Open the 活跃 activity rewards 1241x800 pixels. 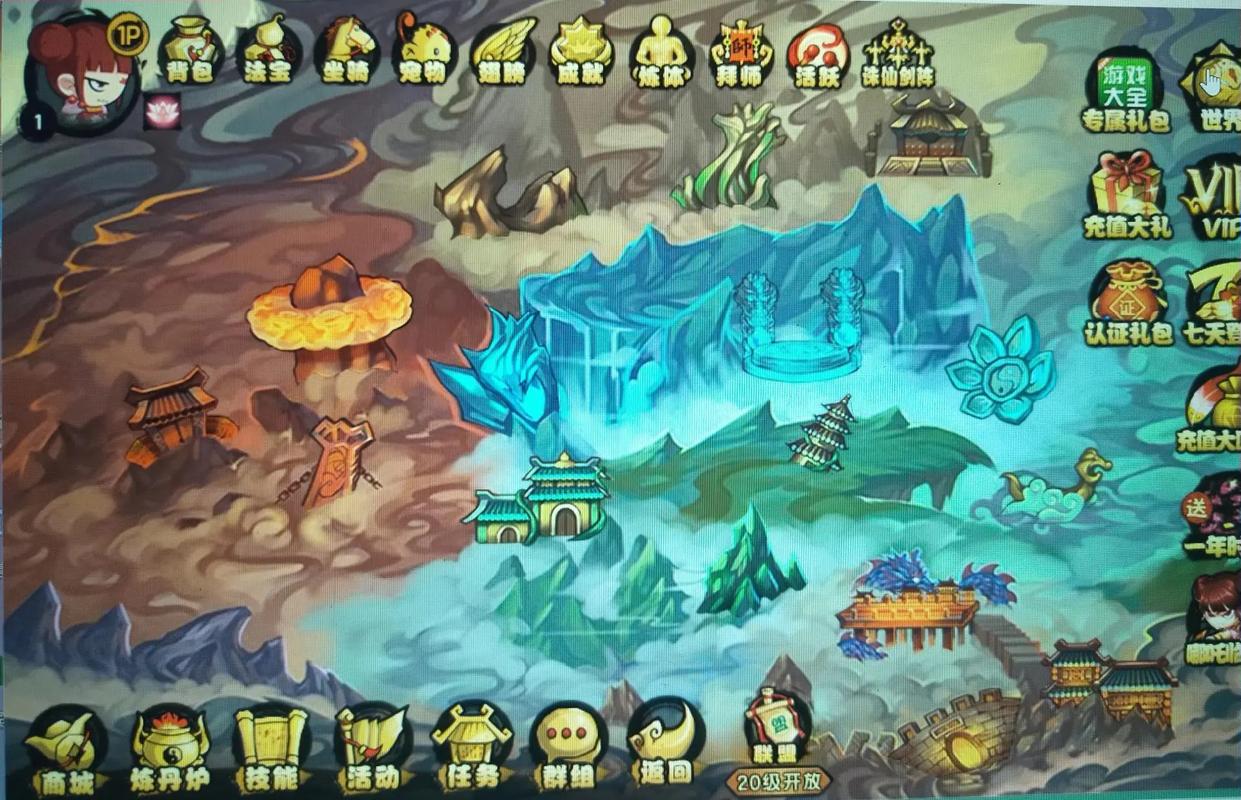[817, 50]
